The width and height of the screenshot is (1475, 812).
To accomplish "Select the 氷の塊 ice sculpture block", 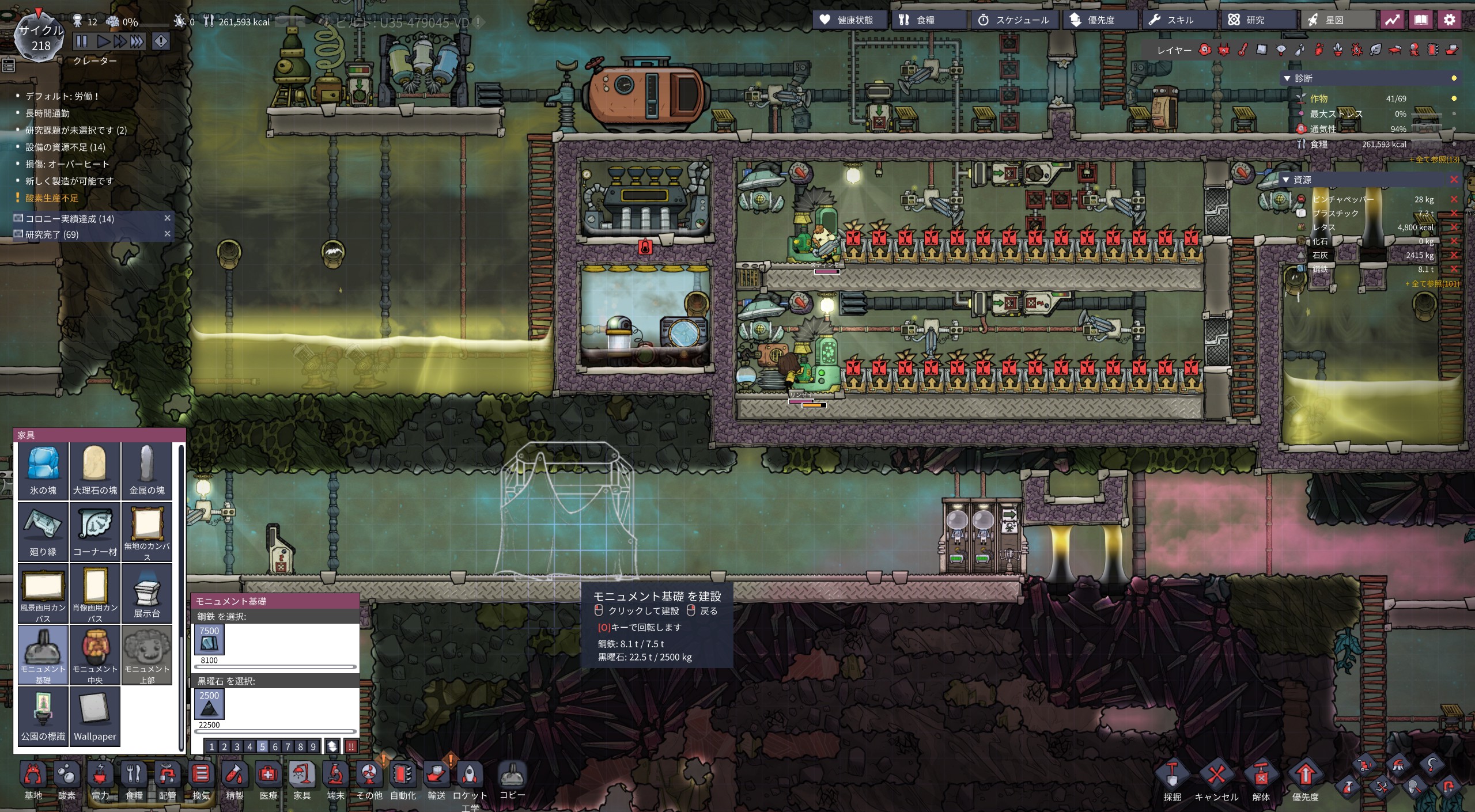I will click(43, 470).
